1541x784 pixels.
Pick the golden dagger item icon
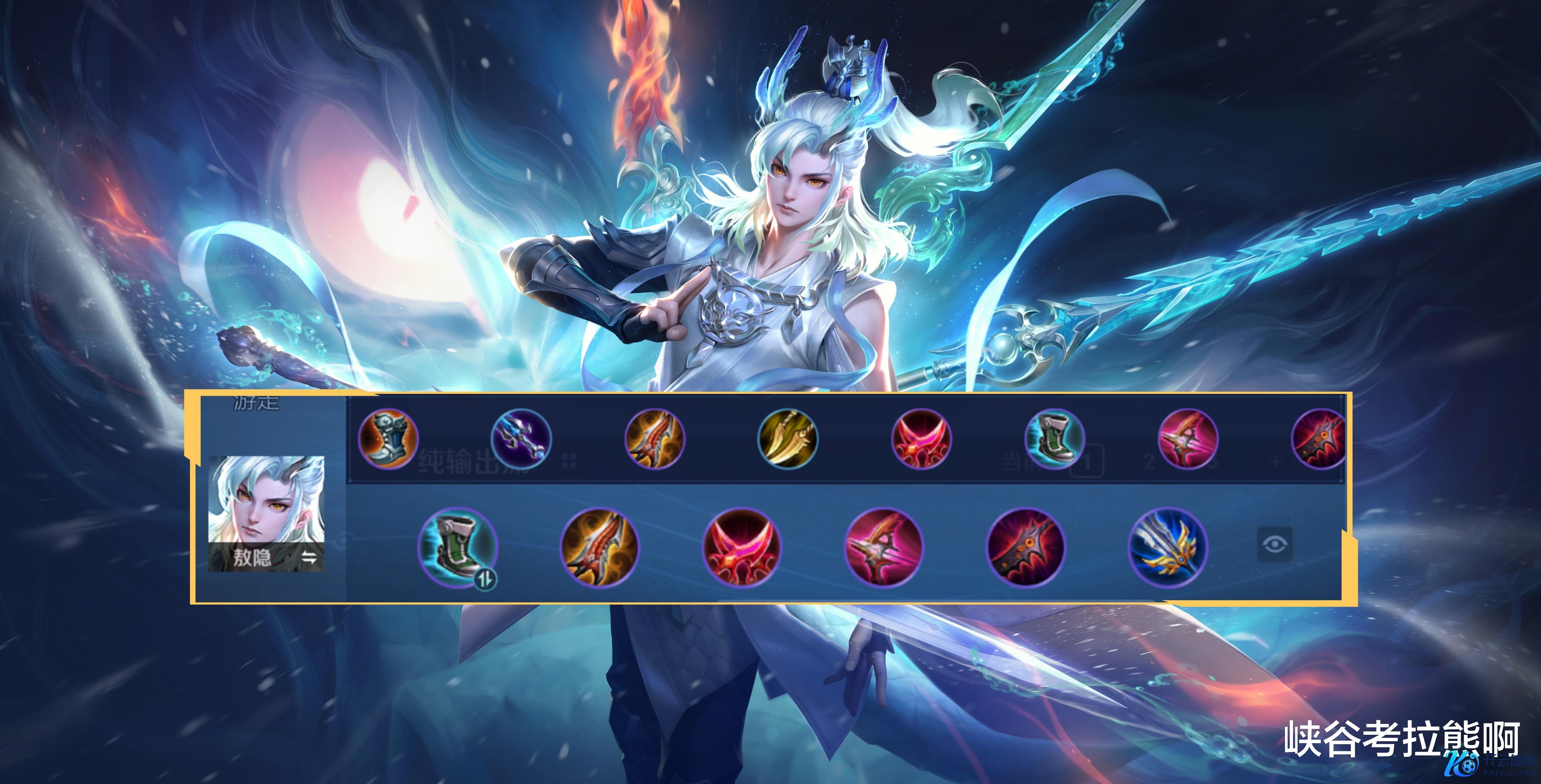click(x=787, y=438)
